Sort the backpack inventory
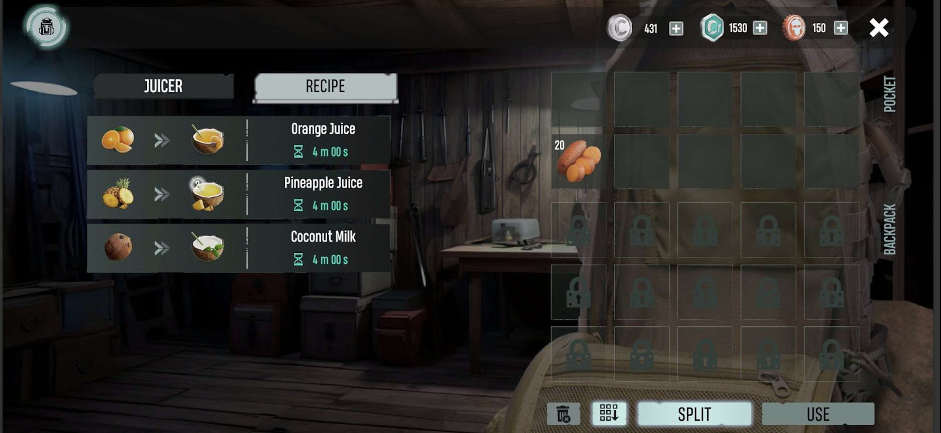Screen dimensions: 941x433 [x=609, y=414]
